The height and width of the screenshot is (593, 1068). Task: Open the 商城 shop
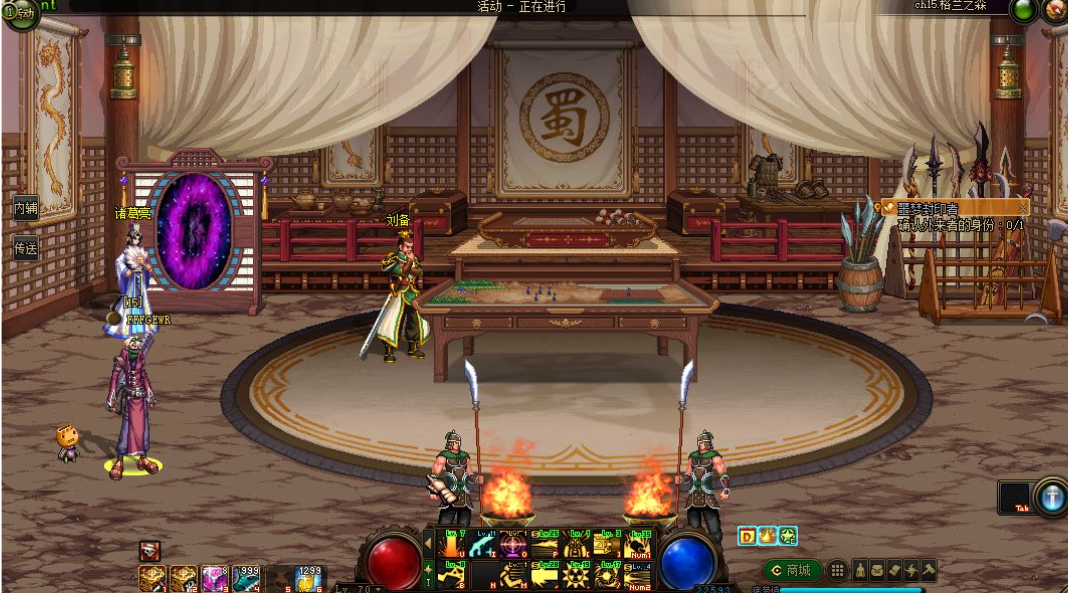793,570
